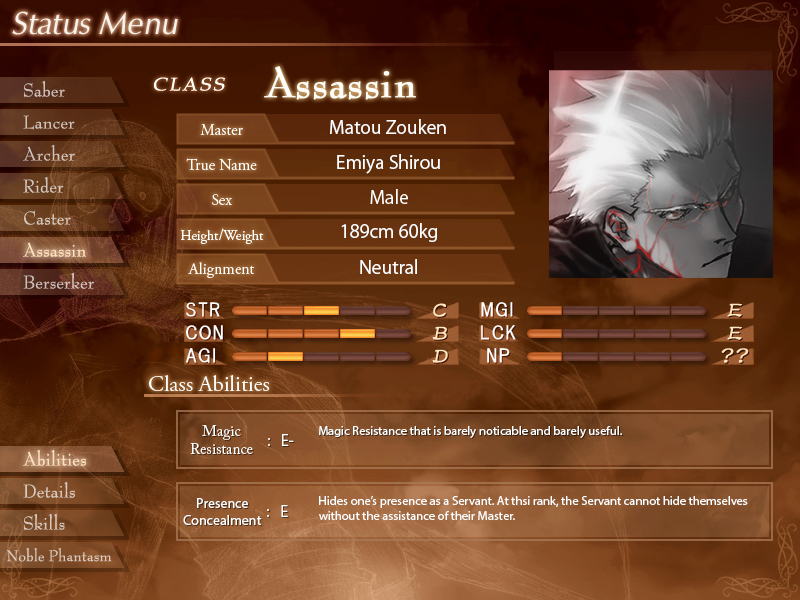Choose Rider from the class list

(44, 187)
